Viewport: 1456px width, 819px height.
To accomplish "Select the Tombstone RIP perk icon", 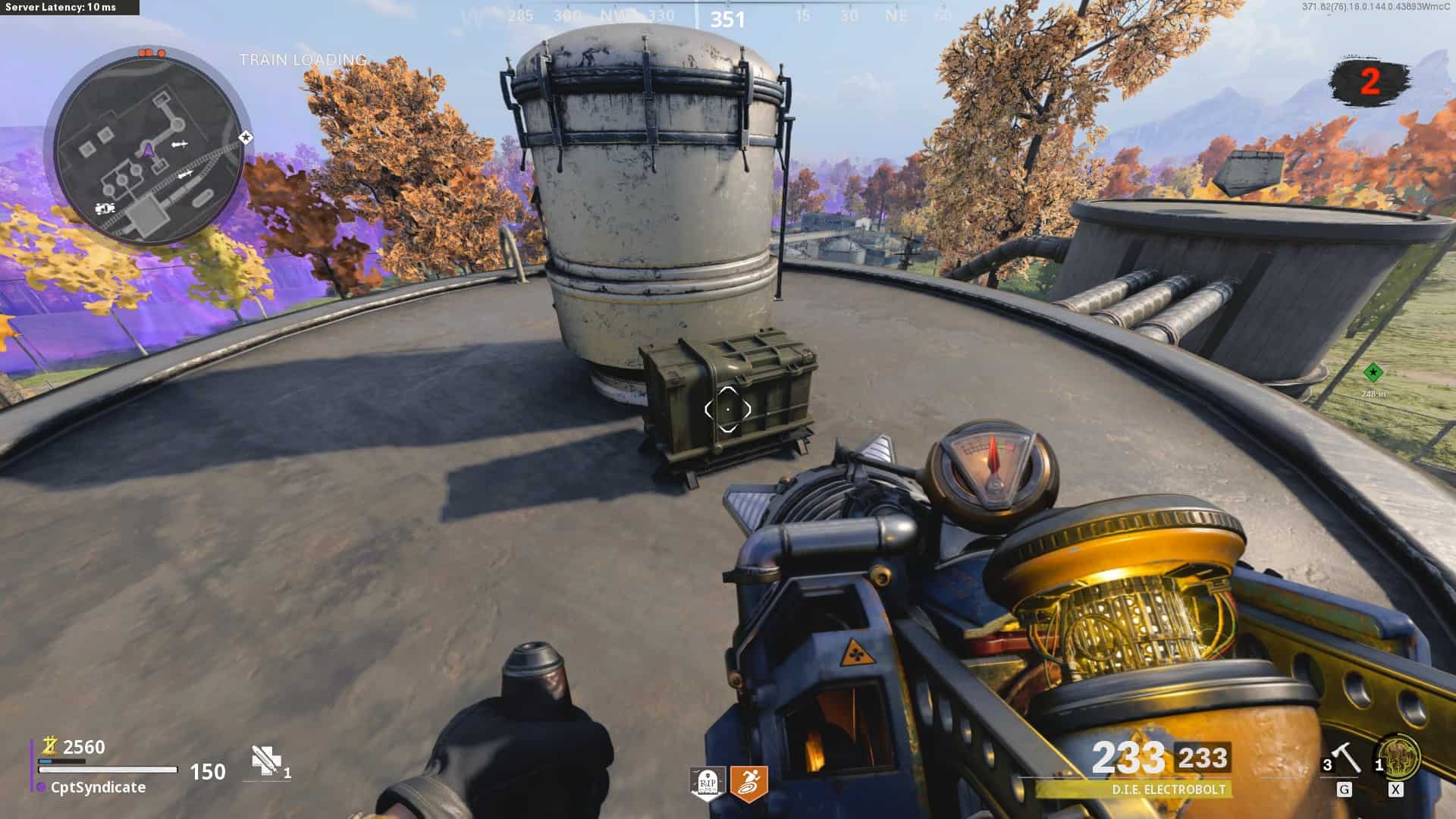I will 708,783.
